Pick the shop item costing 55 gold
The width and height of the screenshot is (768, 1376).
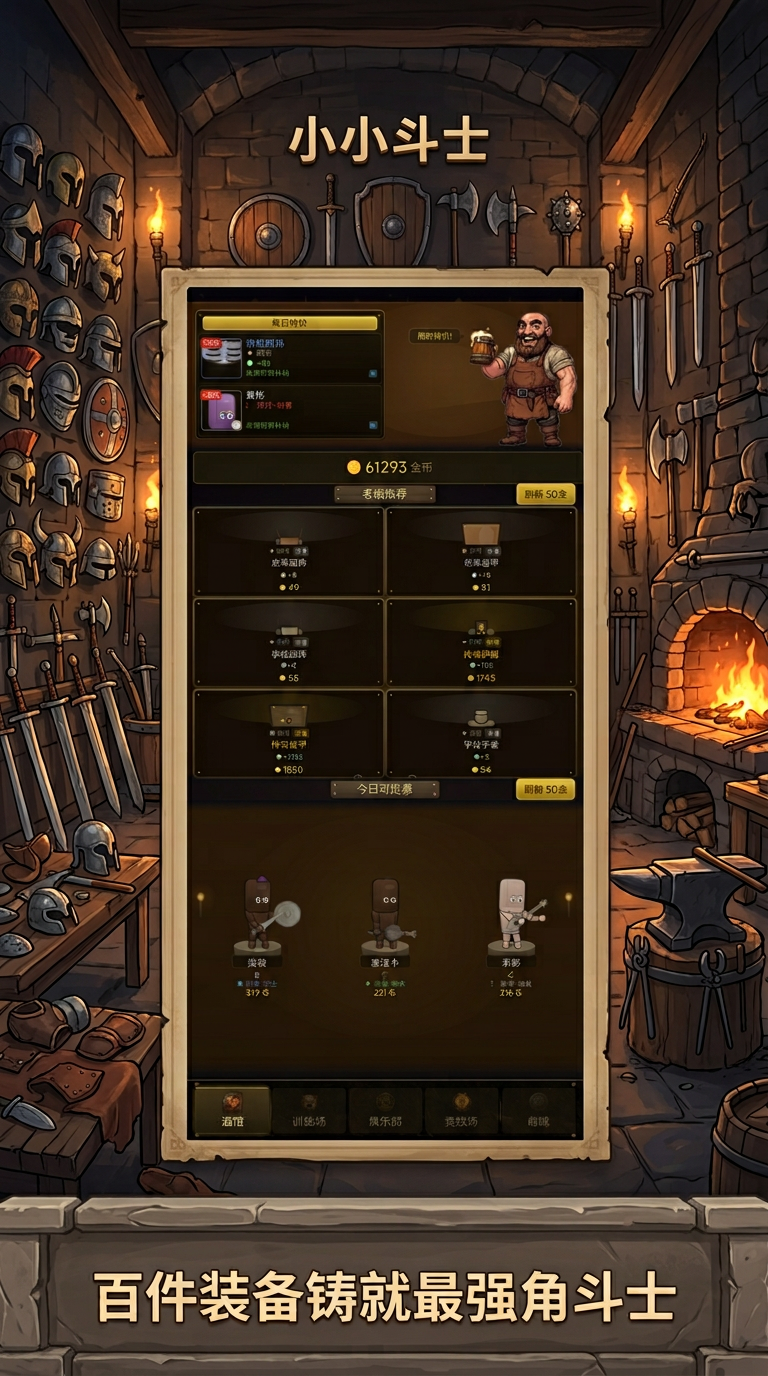[288, 644]
